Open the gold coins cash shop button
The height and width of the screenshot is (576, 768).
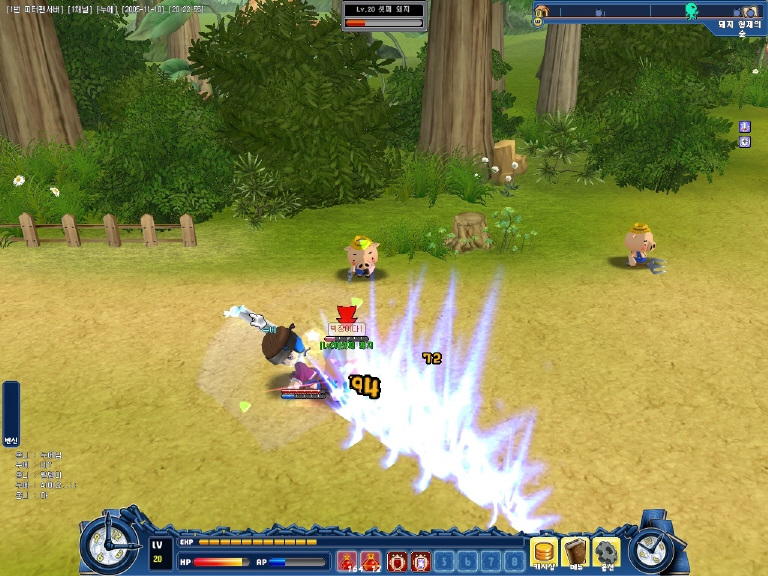(x=544, y=551)
